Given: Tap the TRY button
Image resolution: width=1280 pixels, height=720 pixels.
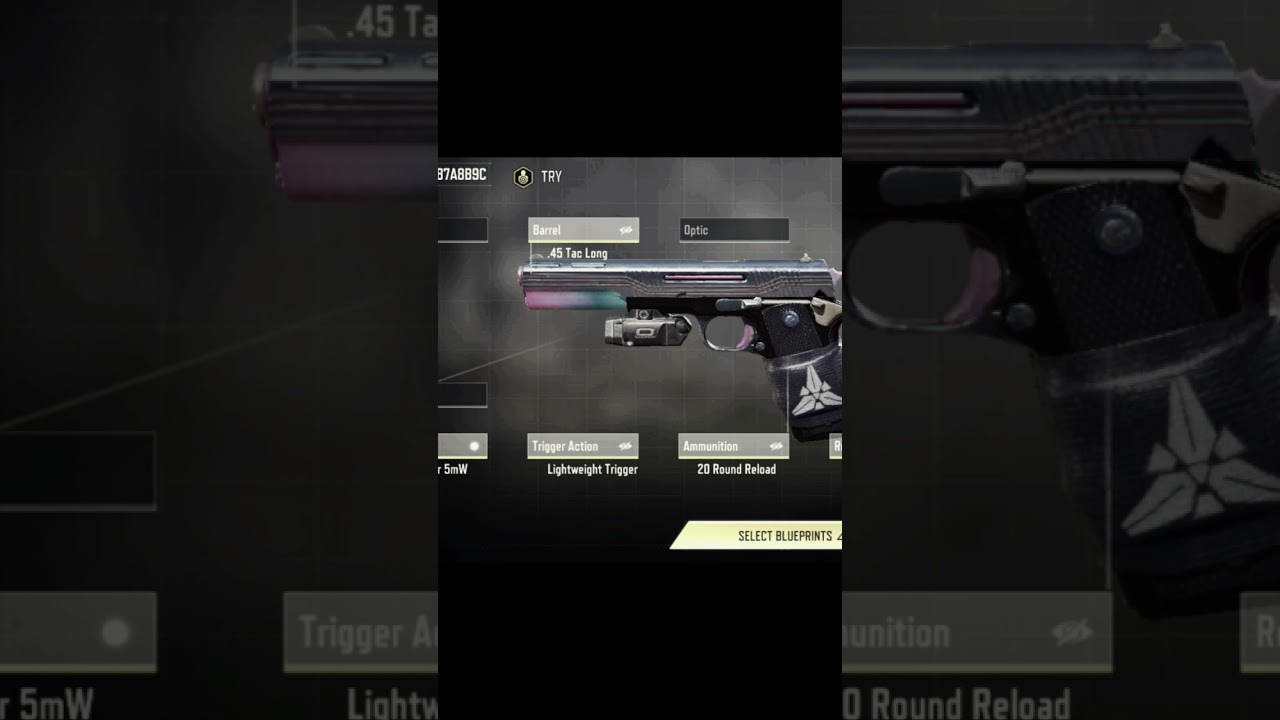Looking at the screenshot, I should [x=539, y=177].
